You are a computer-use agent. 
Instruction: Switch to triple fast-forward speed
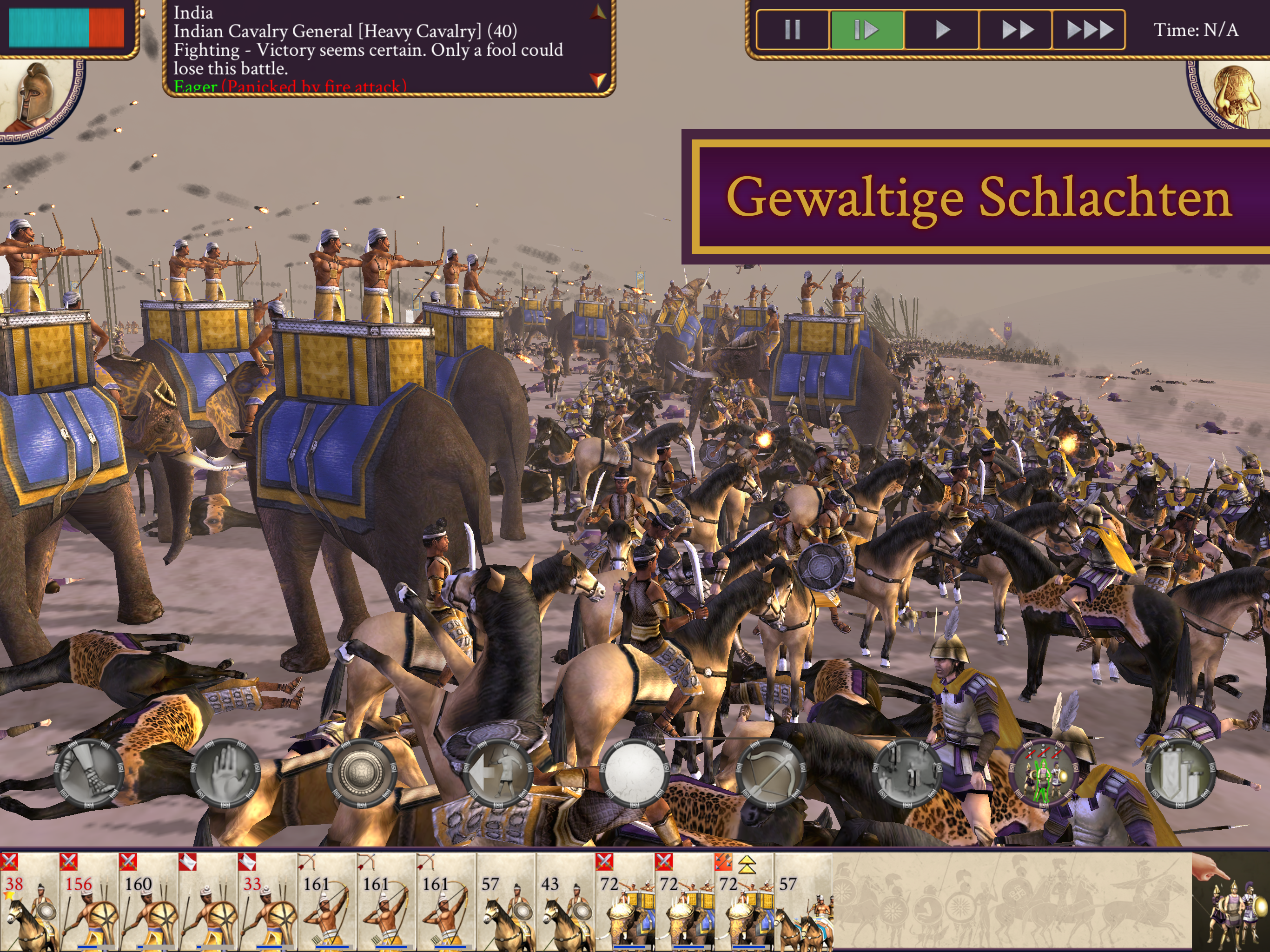[1089, 29]
